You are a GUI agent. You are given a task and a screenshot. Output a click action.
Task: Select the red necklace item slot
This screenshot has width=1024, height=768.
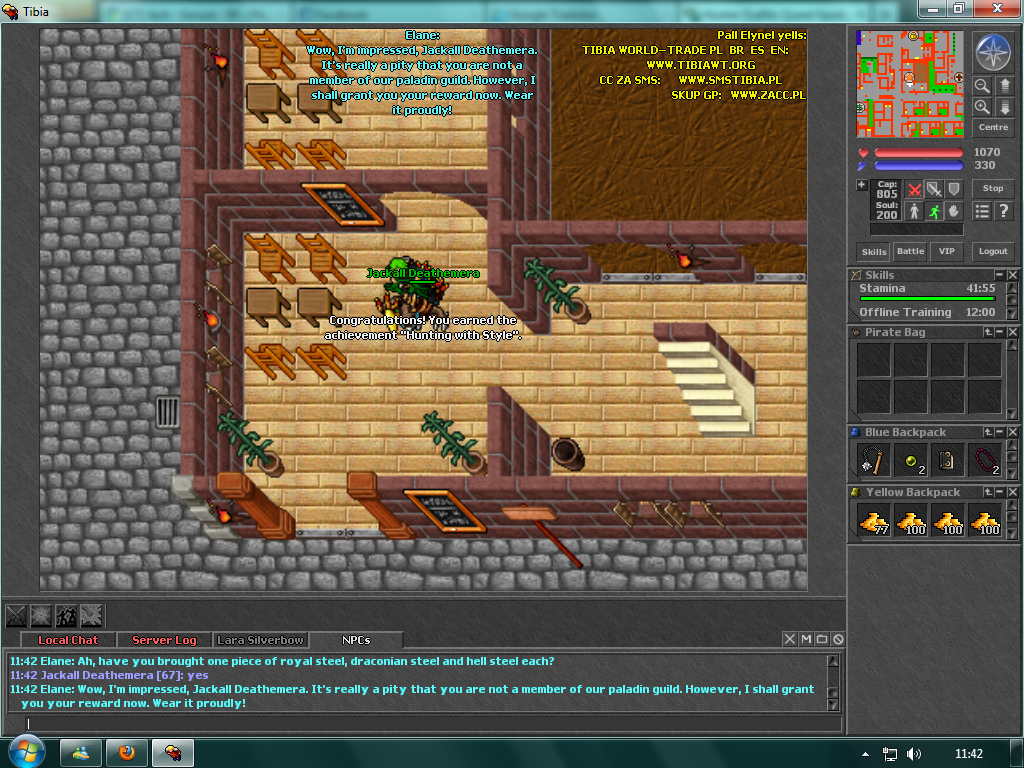click(985, 460)
